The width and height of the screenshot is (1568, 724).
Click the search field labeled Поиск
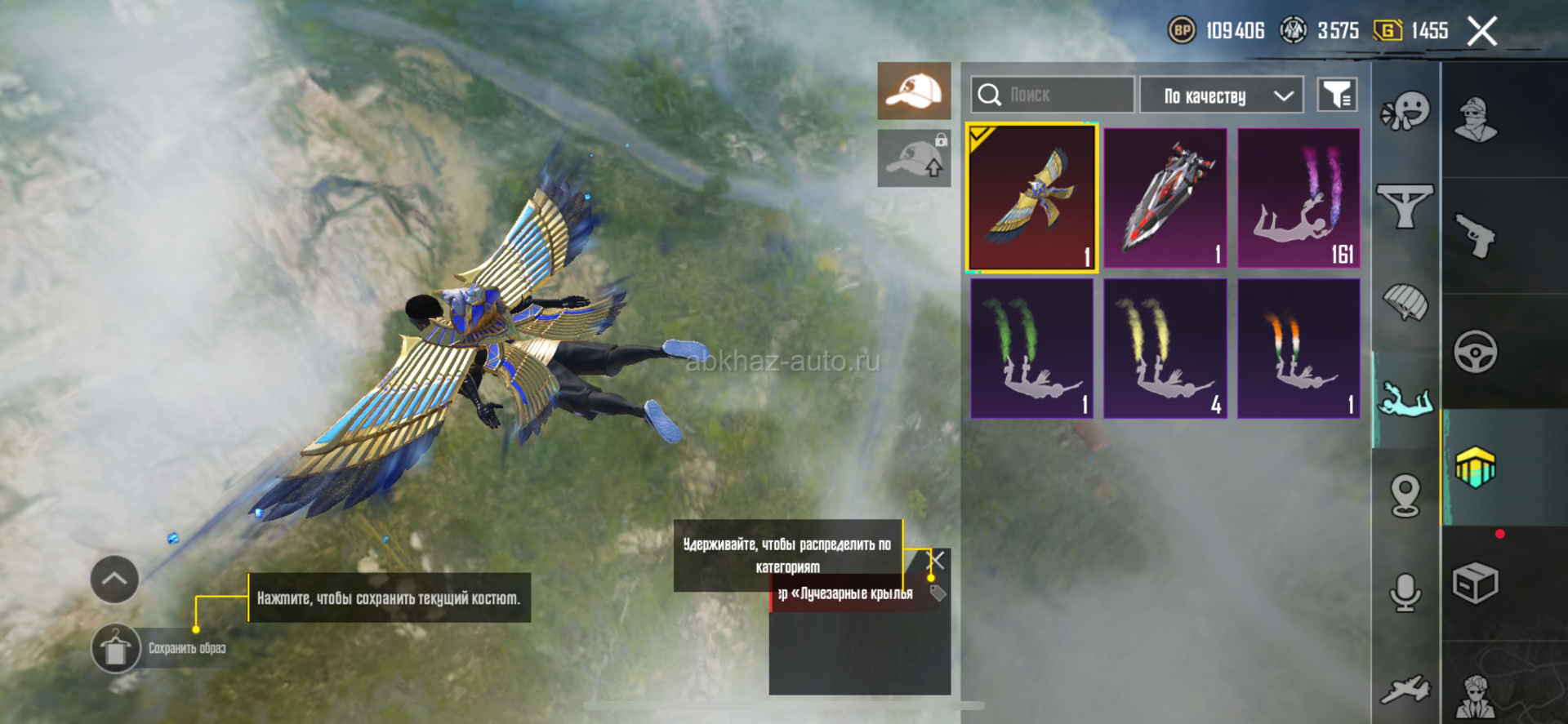tap(1053, 95)
